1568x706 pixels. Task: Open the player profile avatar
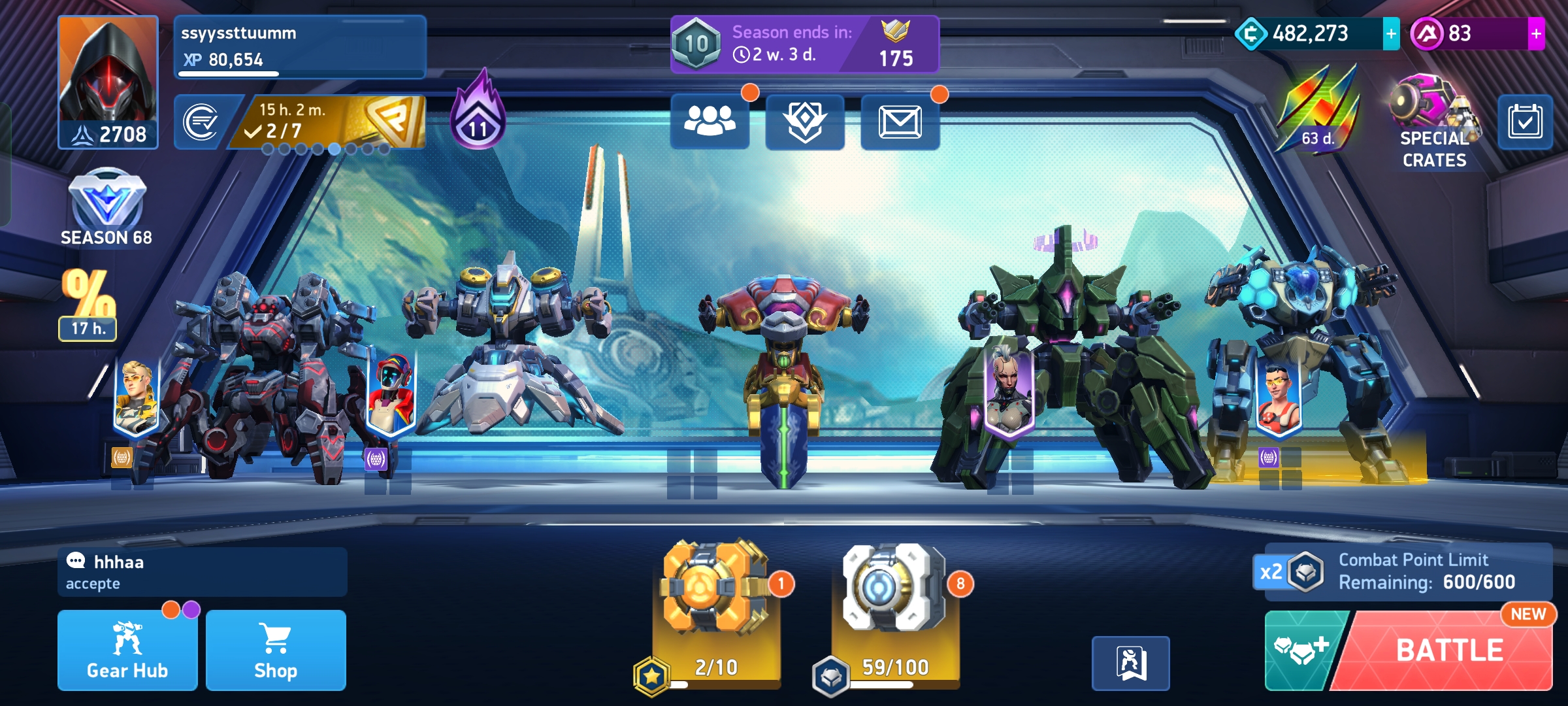[x=108, y=82]
